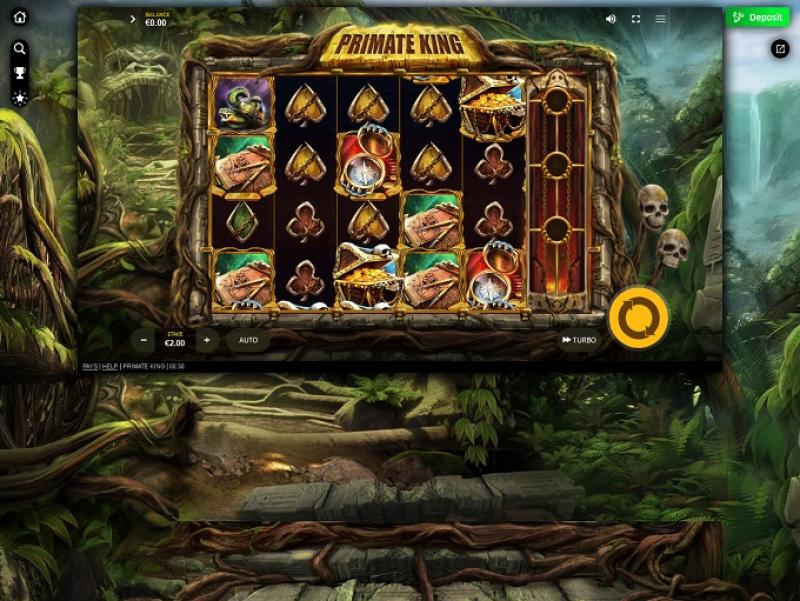800x601 pixels.
Task: Switch the game to fullscreen
Action: pos(636,19)
